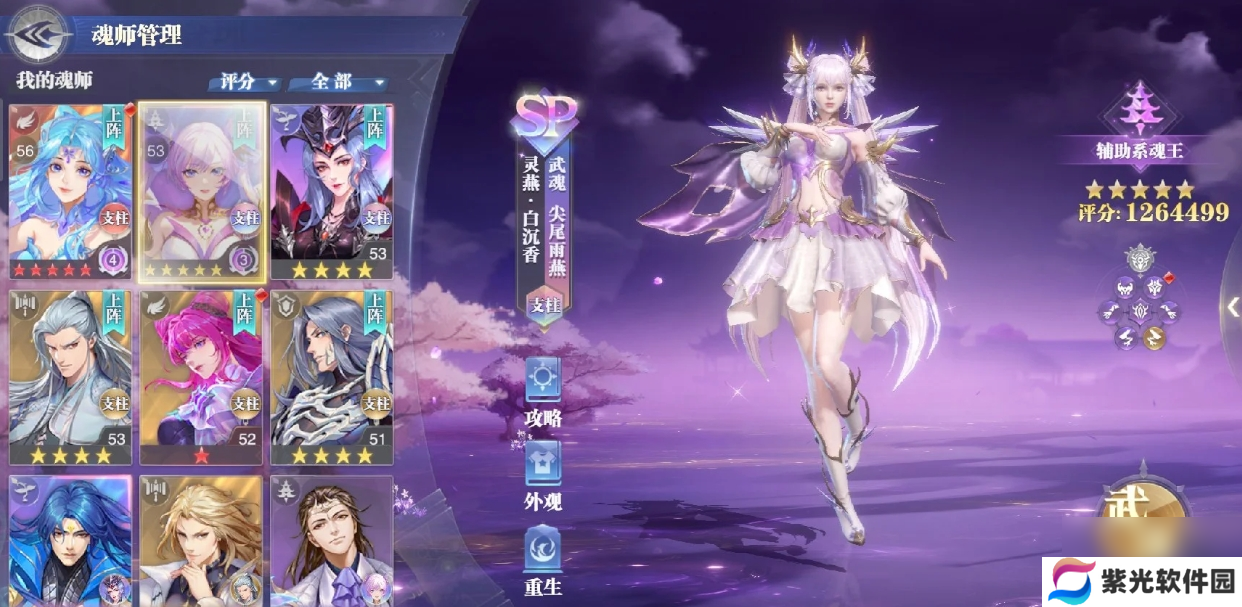The image size is (1242, 607).
Task: Select the blue-haired level 56 soul master card
Action: pos(70,190)
